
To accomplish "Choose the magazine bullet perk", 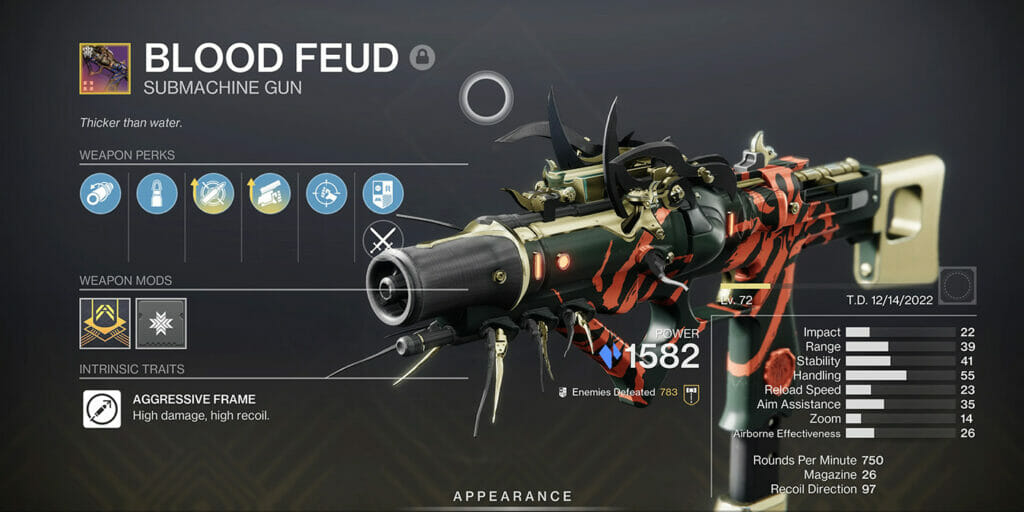I will [157, 193].
